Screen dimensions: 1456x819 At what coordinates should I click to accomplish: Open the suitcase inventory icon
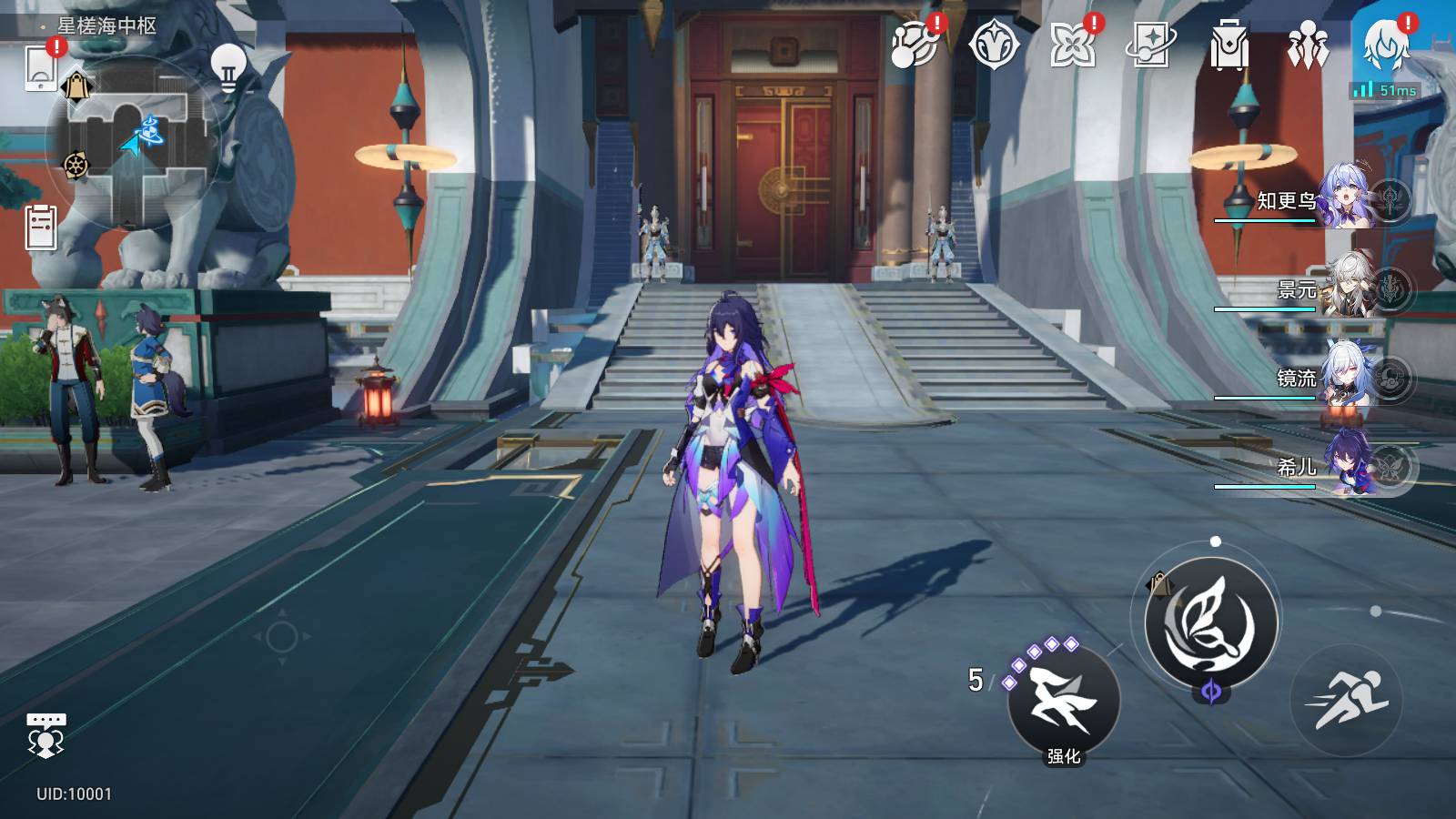tap(1228, 45)
